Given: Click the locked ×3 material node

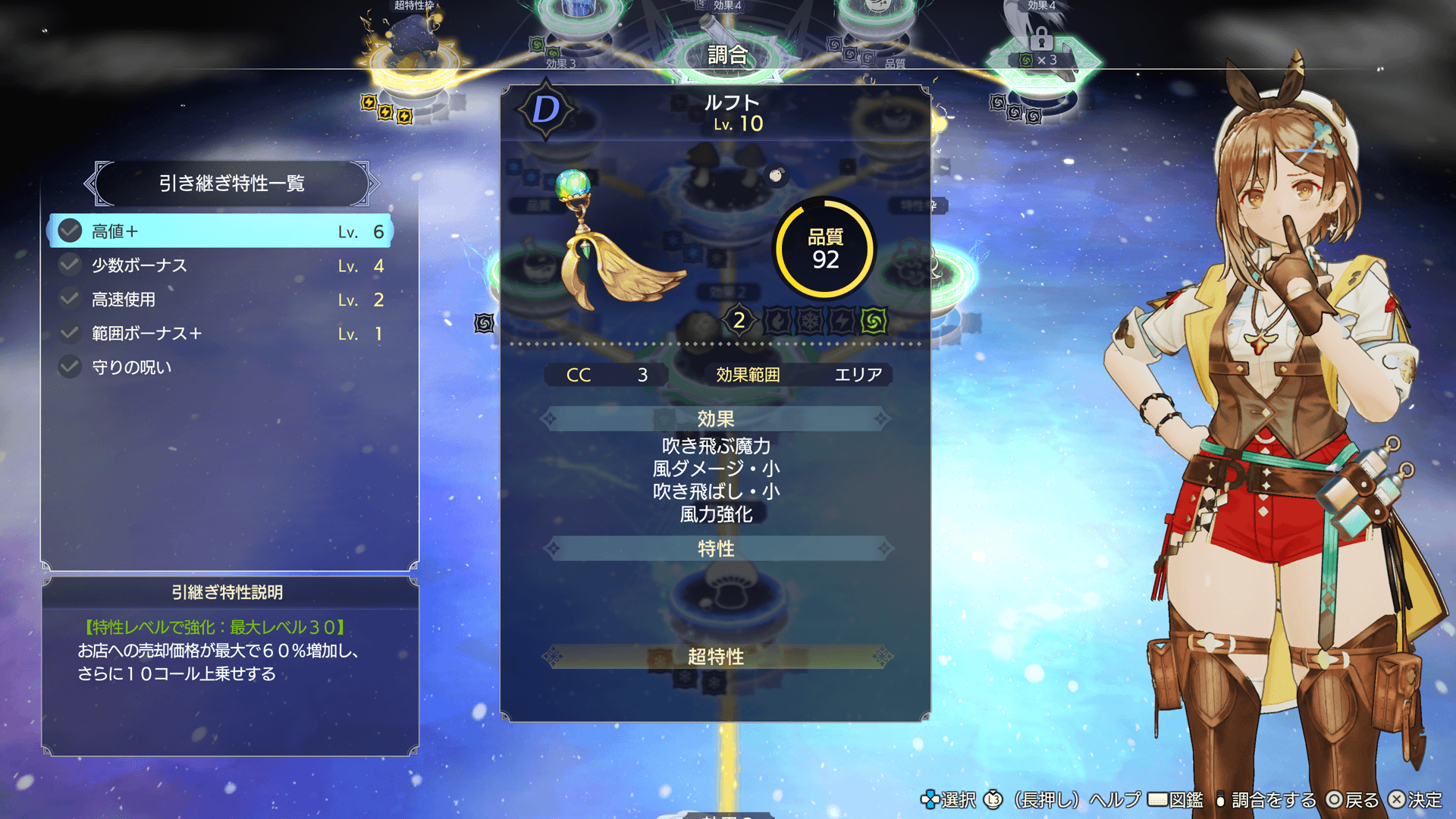Looking at the screenshot, I should pos(1043,53).
